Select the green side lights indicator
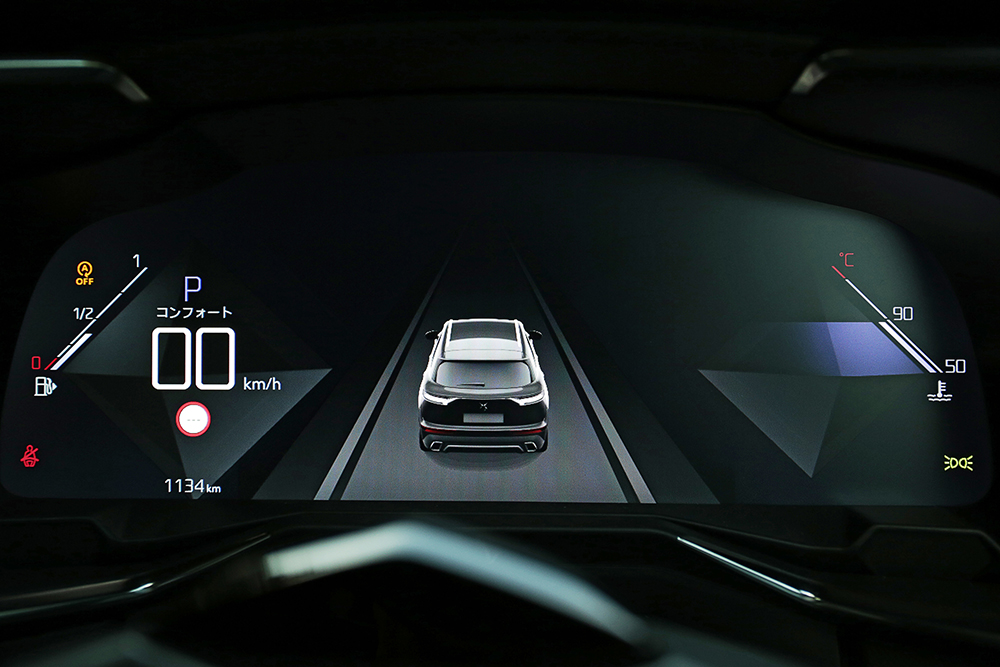The width and height of the screenshot is (1000, 667). click(x=958, y=462)
